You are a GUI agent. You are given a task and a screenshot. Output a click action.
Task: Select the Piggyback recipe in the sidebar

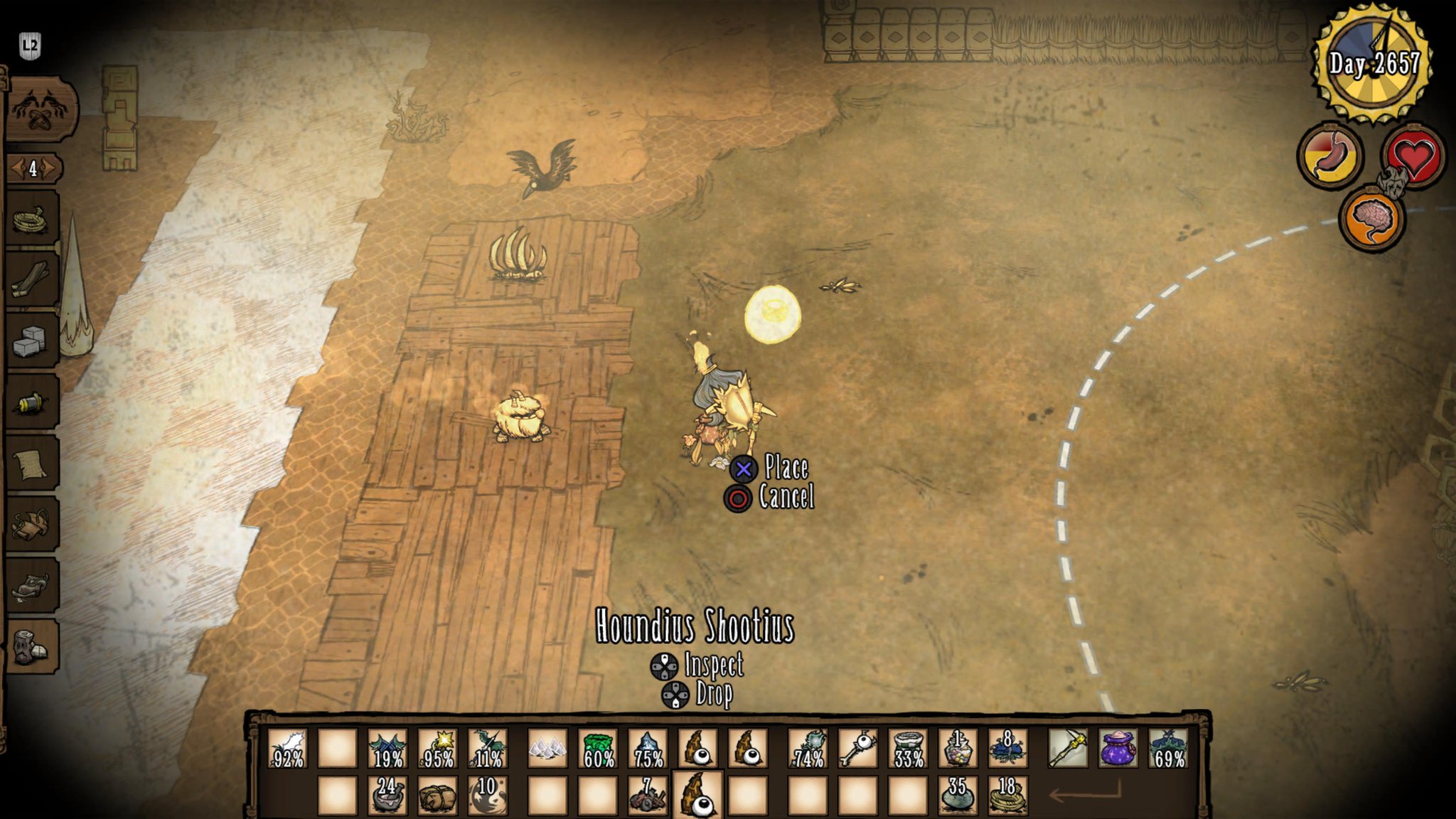tap(29, 525)
